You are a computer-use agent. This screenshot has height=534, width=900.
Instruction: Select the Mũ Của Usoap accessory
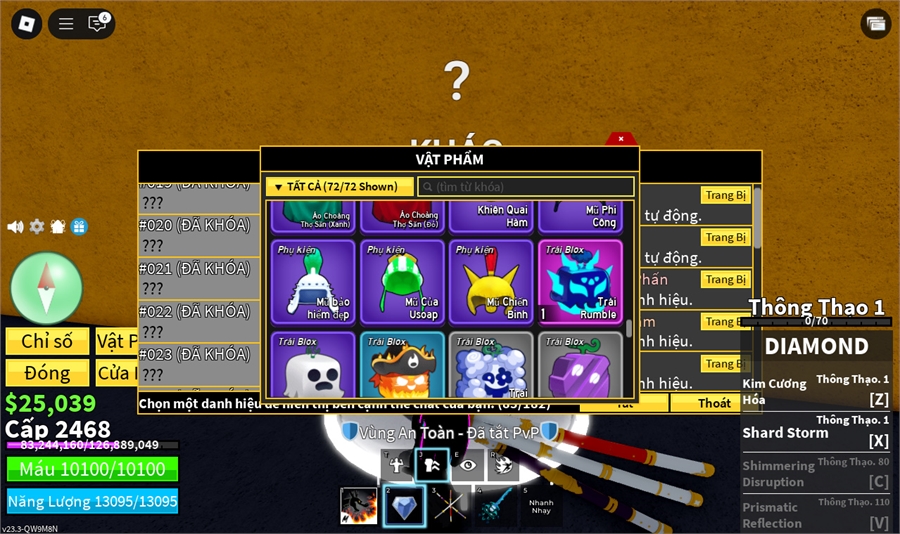tap(403, 282)
